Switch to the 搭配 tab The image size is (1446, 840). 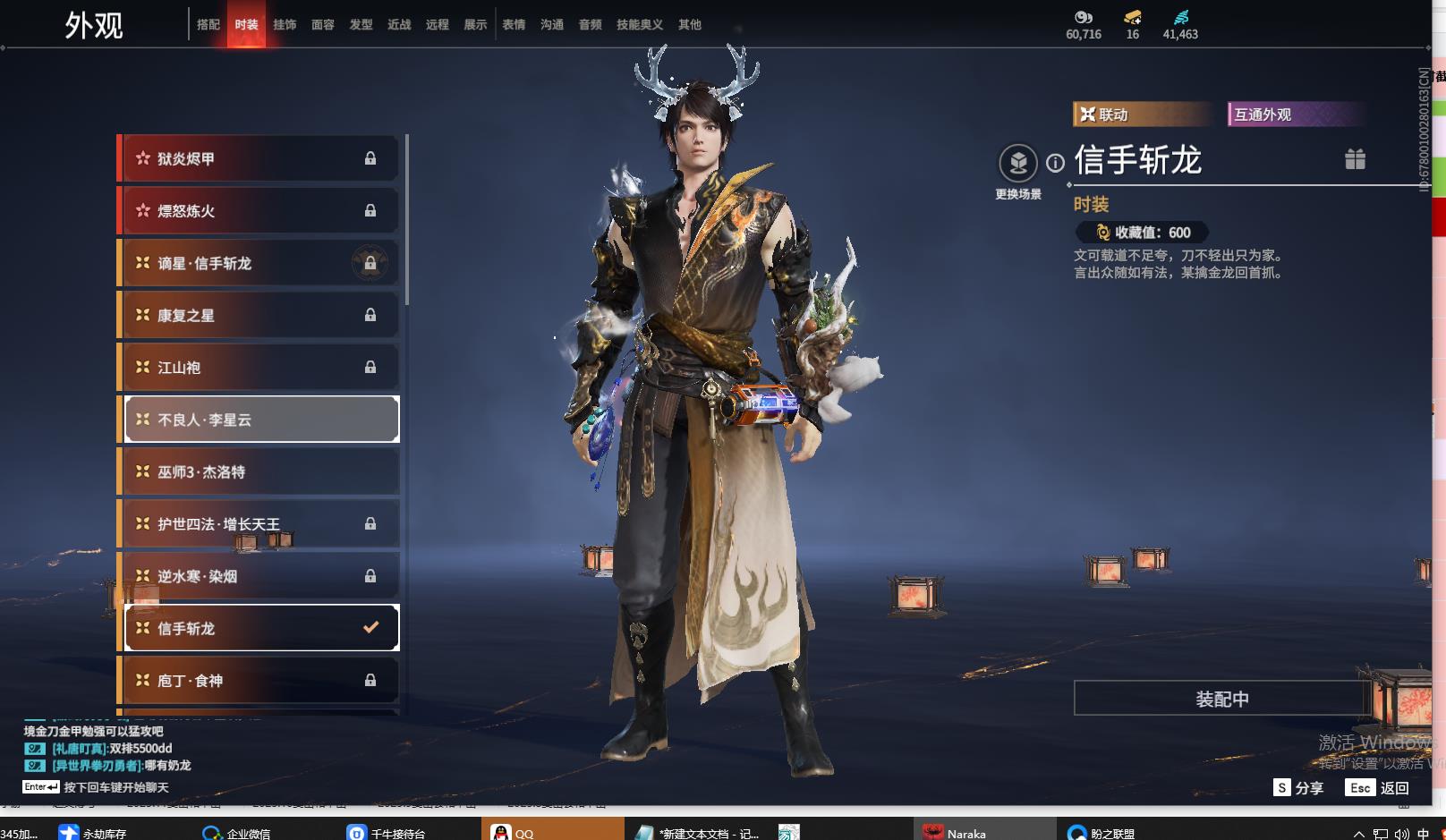coord(208,25)
